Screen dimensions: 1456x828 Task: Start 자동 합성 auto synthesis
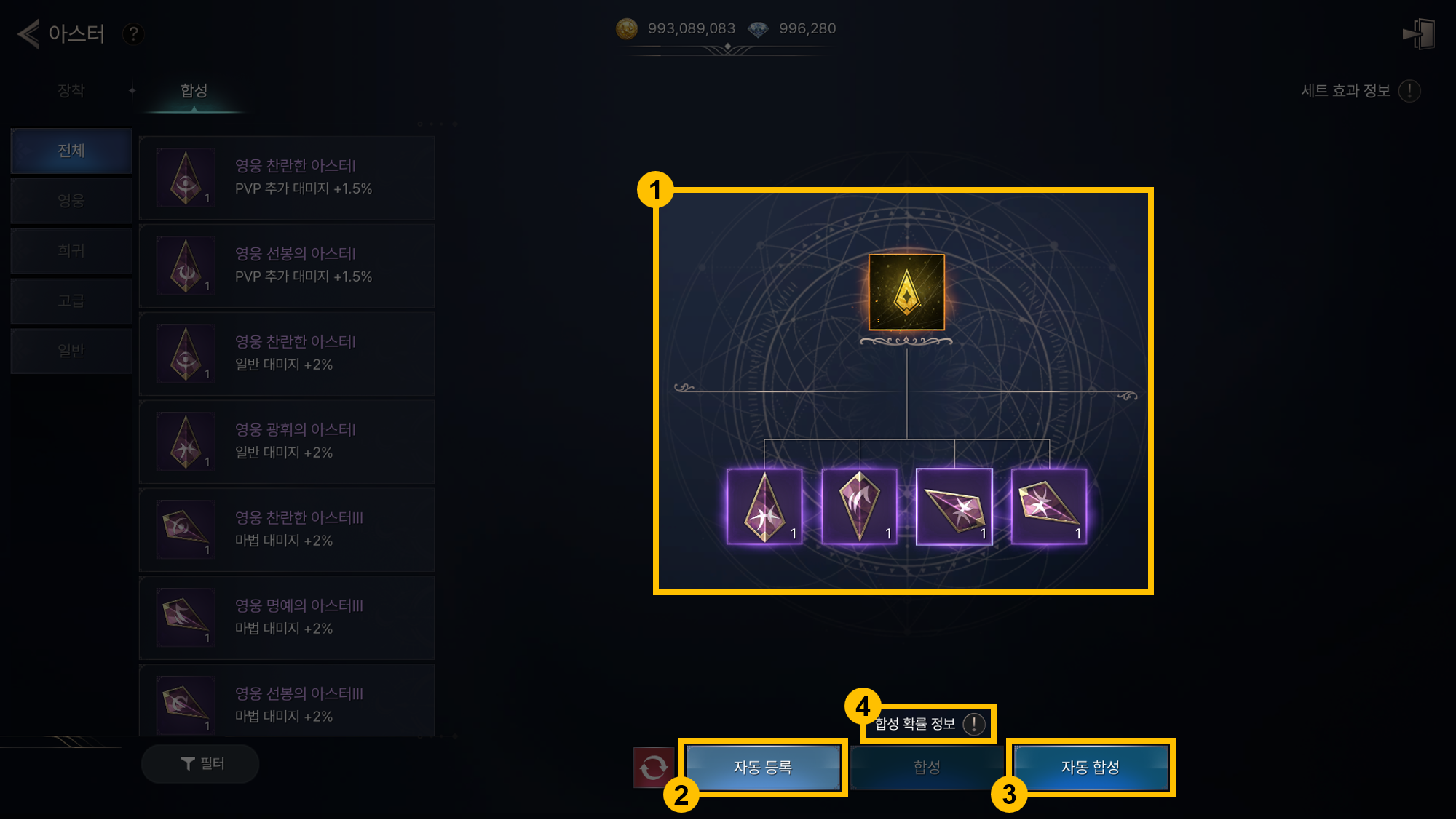tap(1090, 767)
